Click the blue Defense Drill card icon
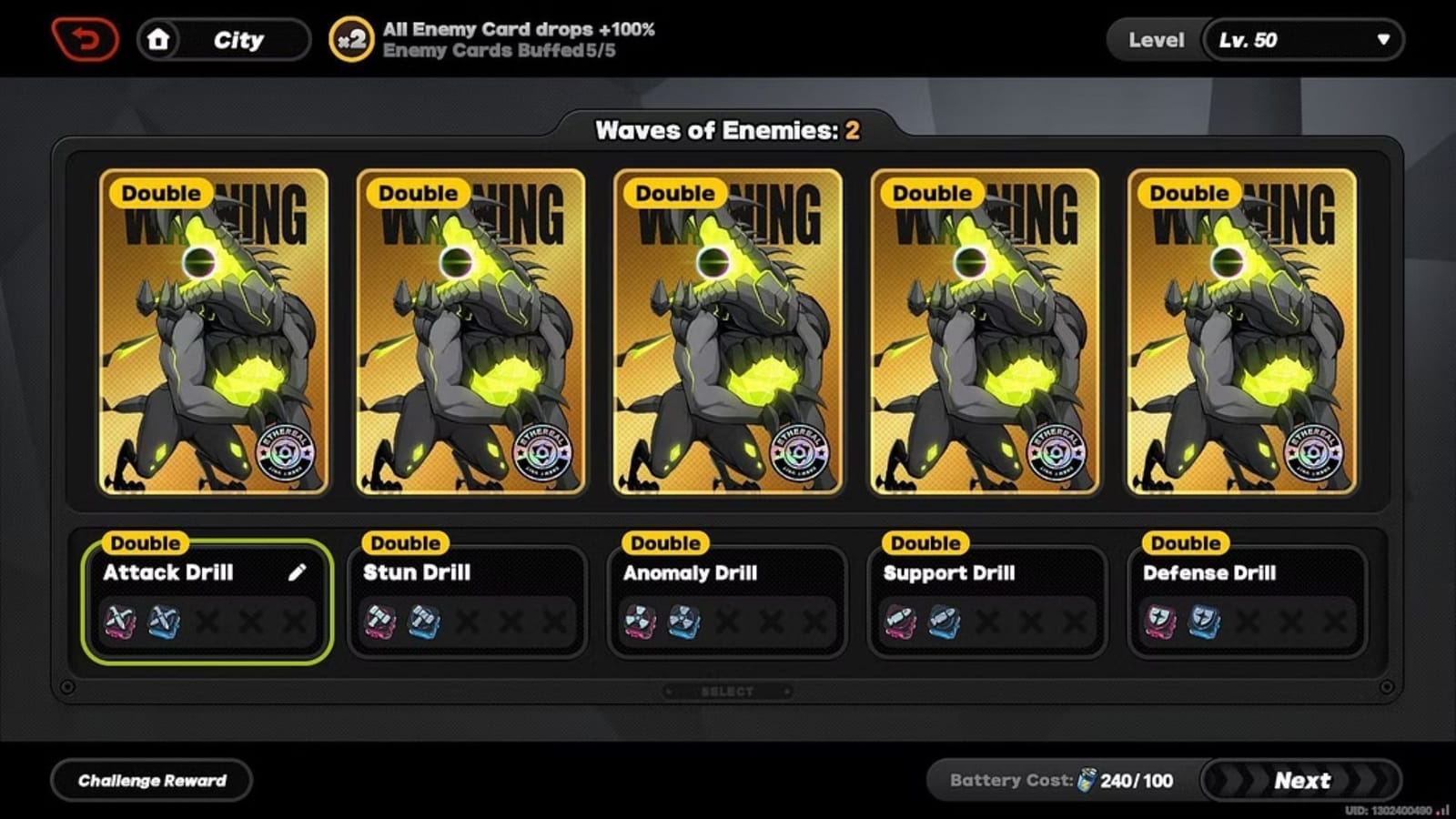The height and width of the screenshot is (819, 1456). pos(1203,621)
